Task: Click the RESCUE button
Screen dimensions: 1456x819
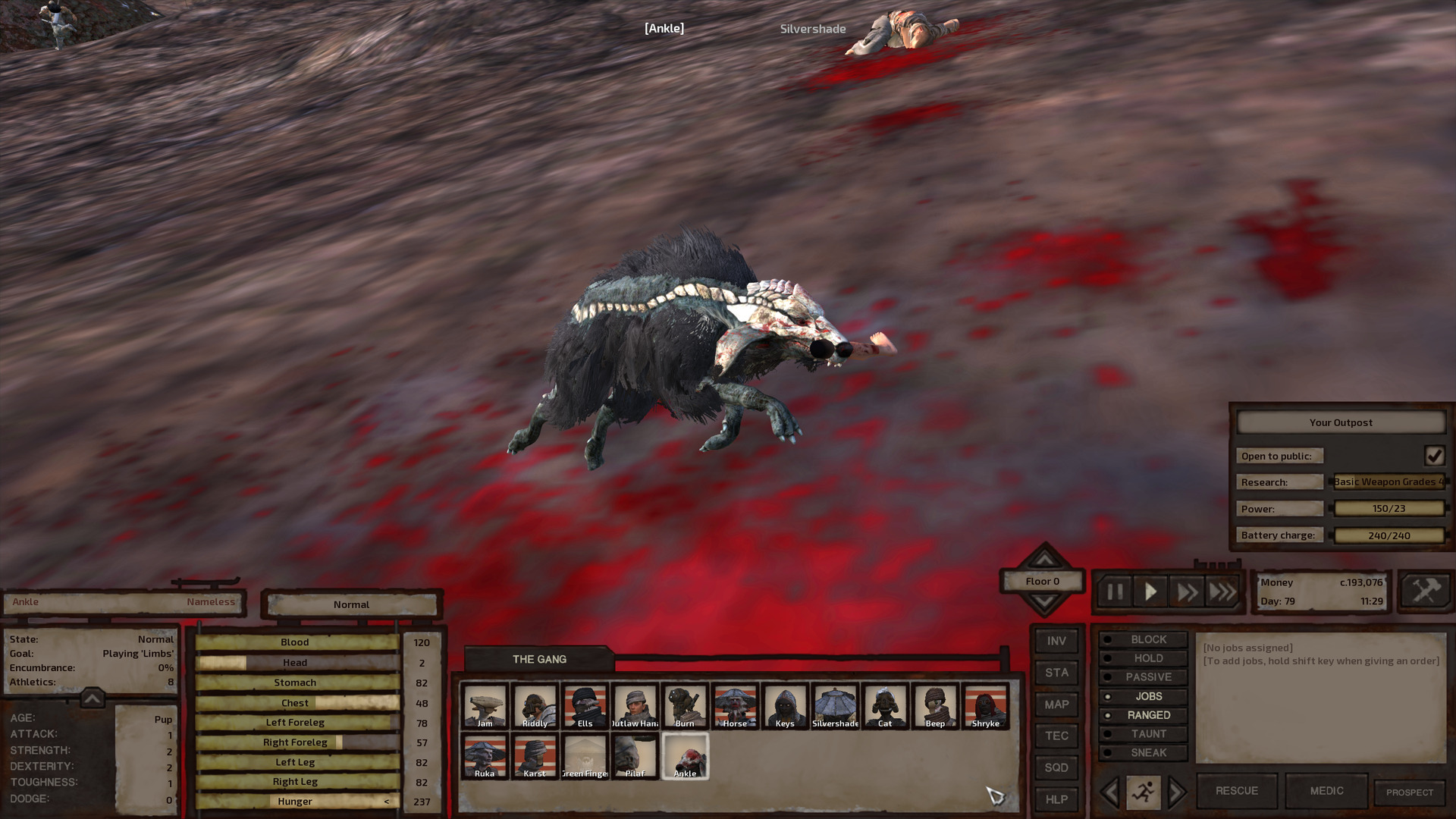Action: (x=1236, y=790)
